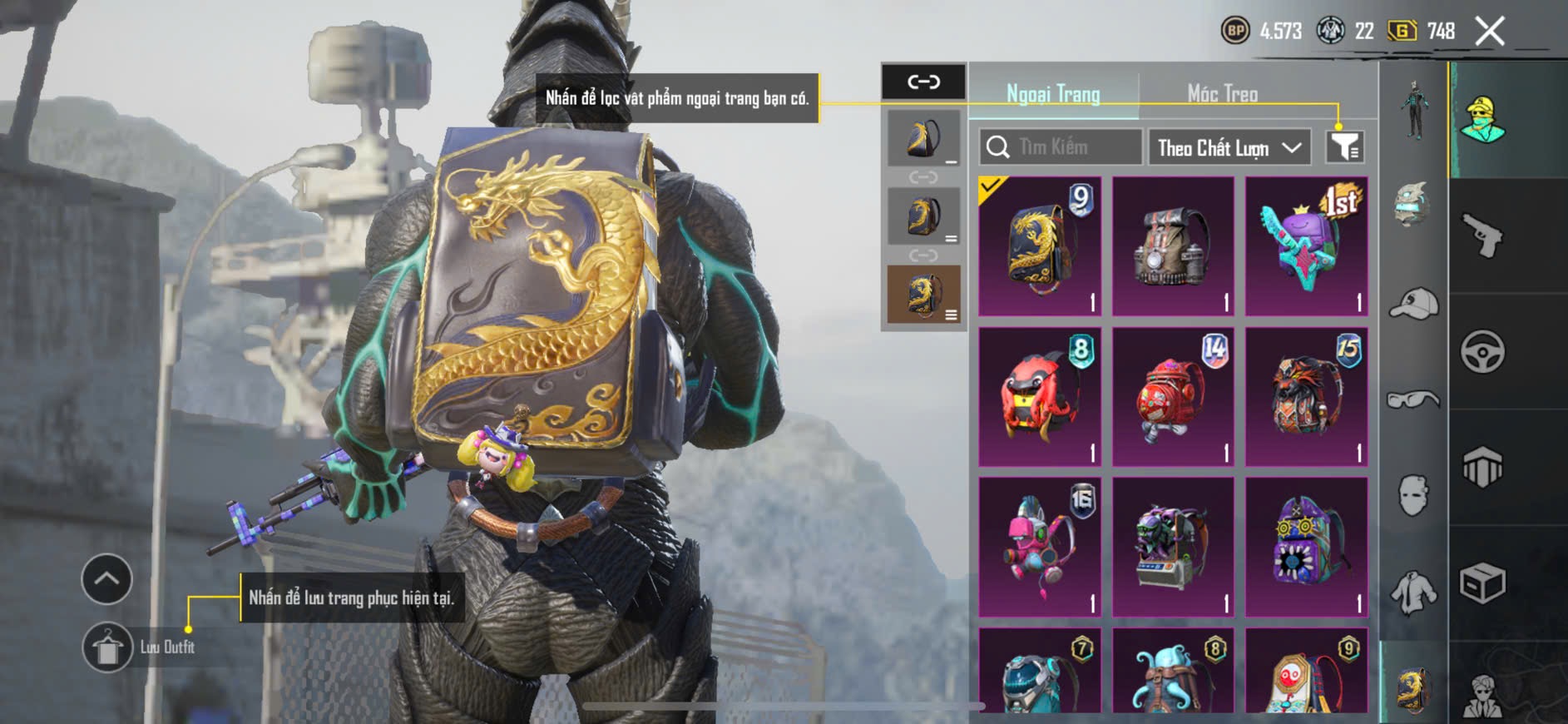The height and width of the screenshot is (724, 1568).
Task: Choose the purple 1st-place guitar backpack
Action: coord(1306,246)
